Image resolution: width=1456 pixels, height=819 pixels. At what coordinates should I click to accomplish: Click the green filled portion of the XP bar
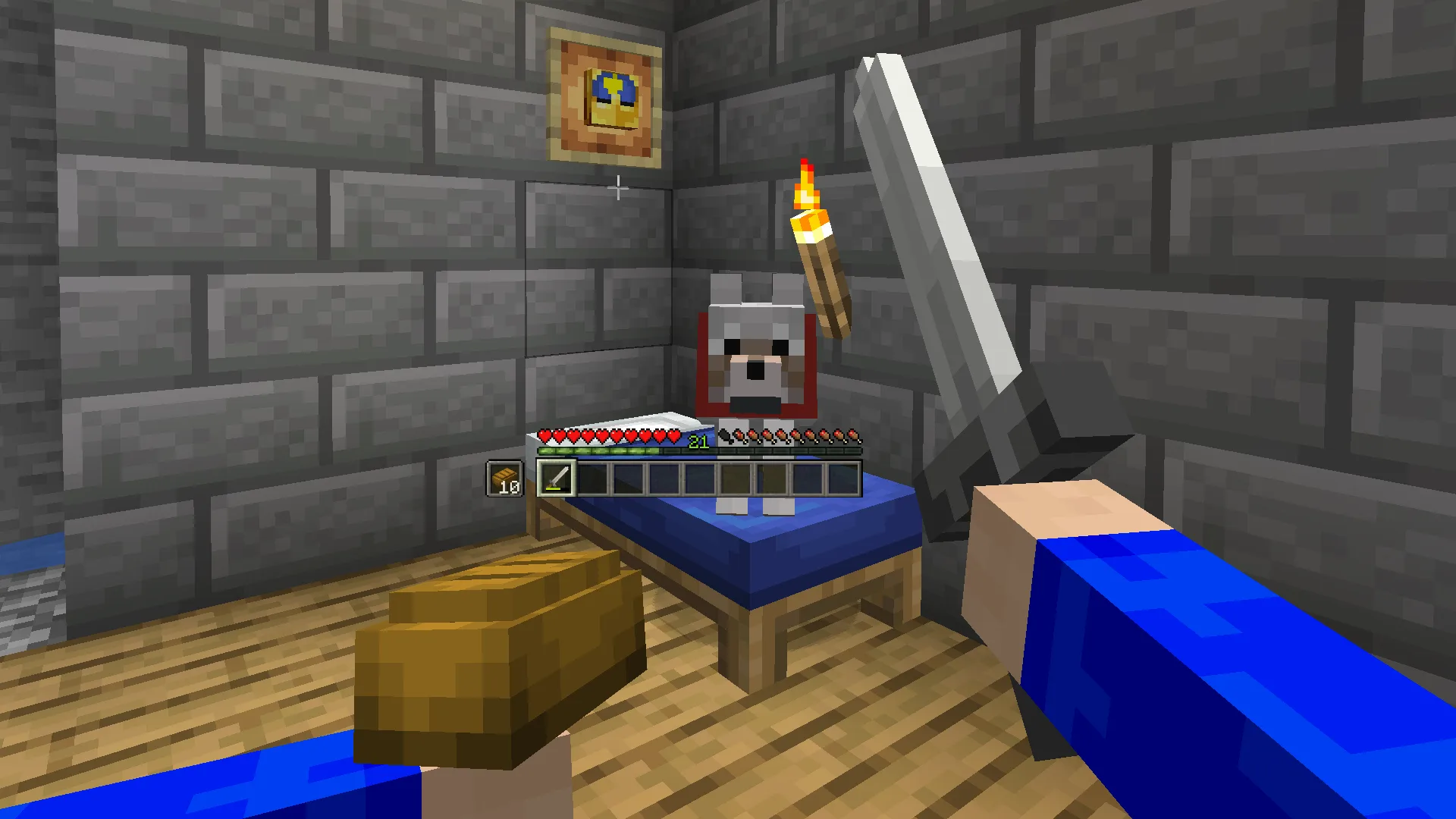pos(599,450)
